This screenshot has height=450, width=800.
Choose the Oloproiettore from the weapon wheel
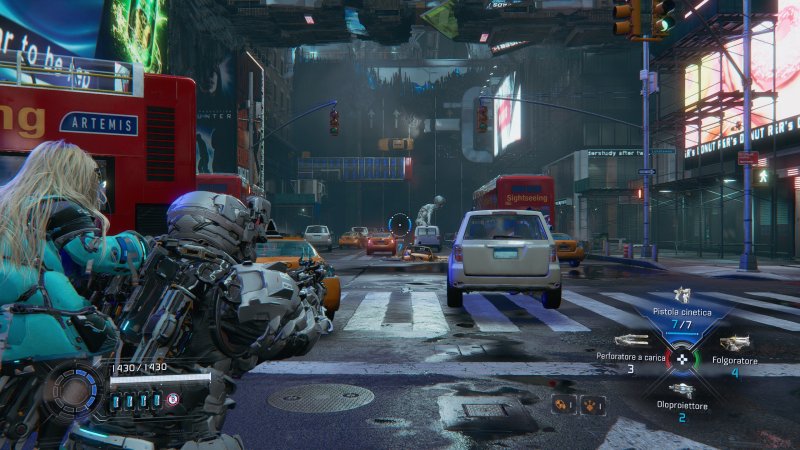pos(682,390)
